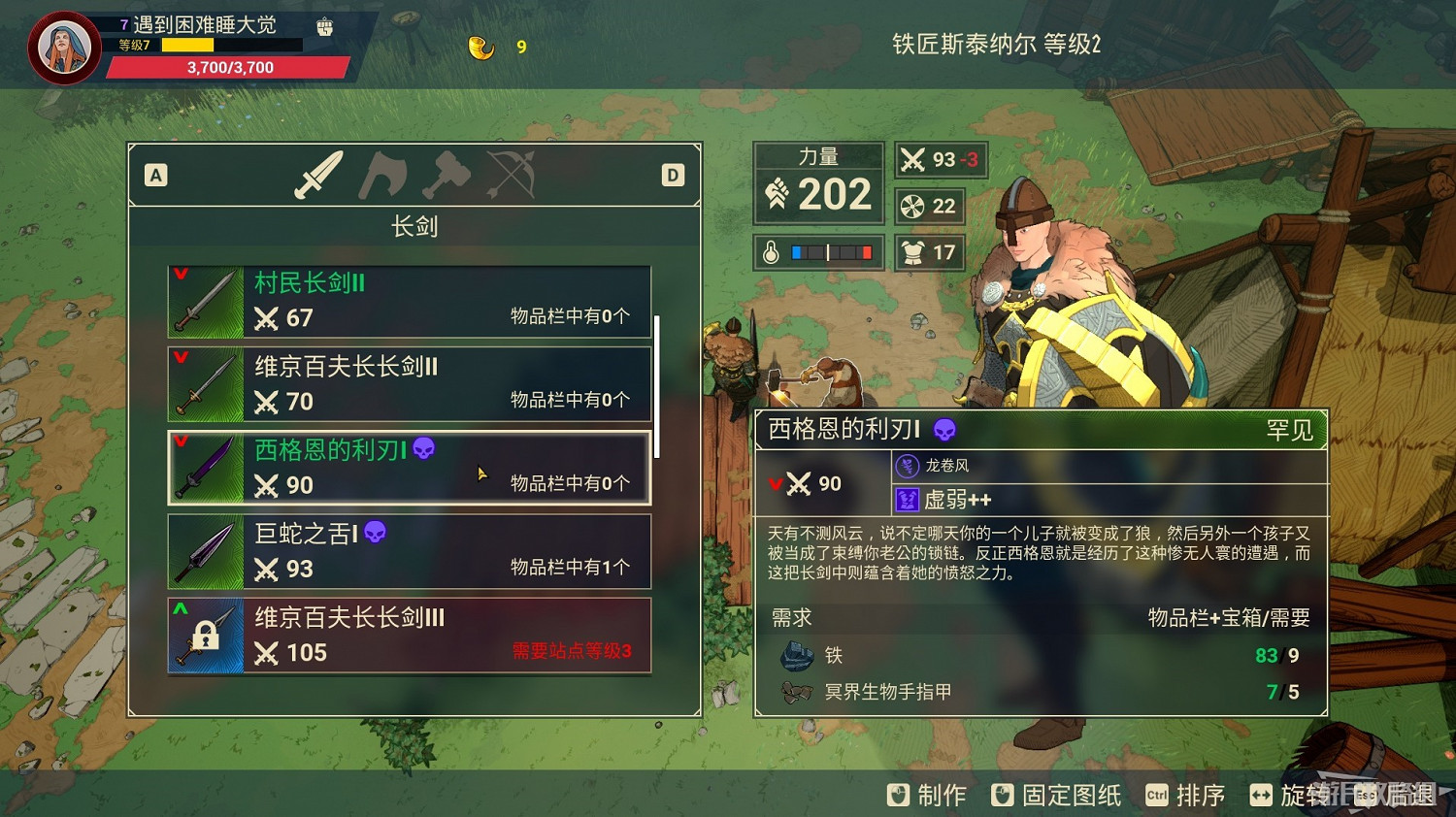Click the purple skull icon on 西格恩的利刃I header
This screenshot has height=817, width=1456.
(x=946, y=429)
